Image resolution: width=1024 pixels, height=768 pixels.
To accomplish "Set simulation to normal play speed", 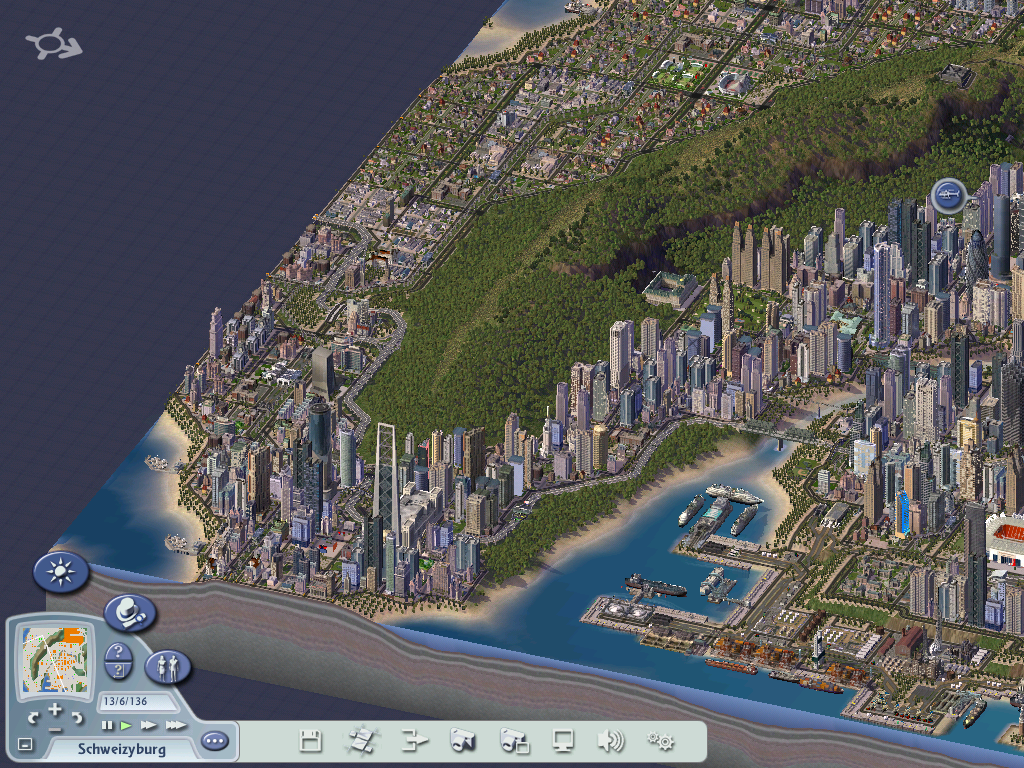I will 127,725.
